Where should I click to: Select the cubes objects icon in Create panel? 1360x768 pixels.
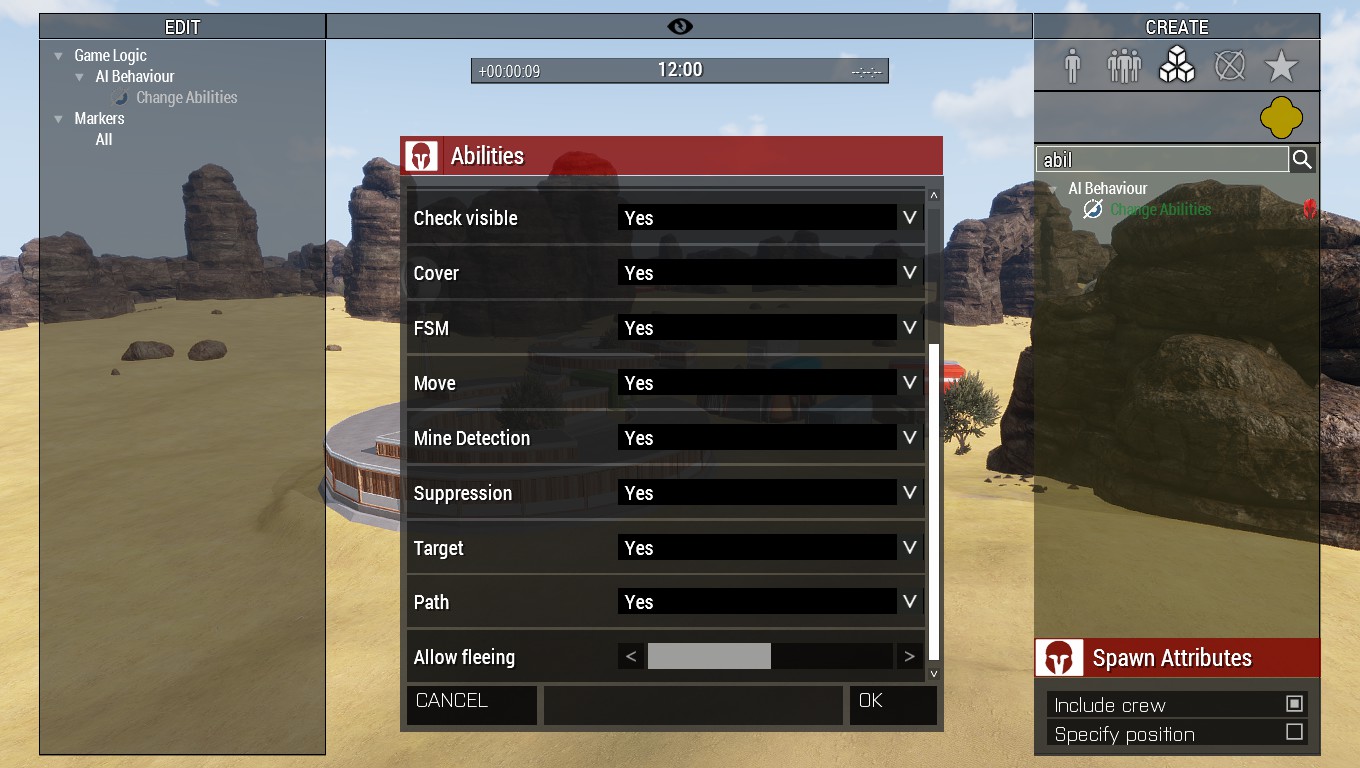click(1176, 64)
